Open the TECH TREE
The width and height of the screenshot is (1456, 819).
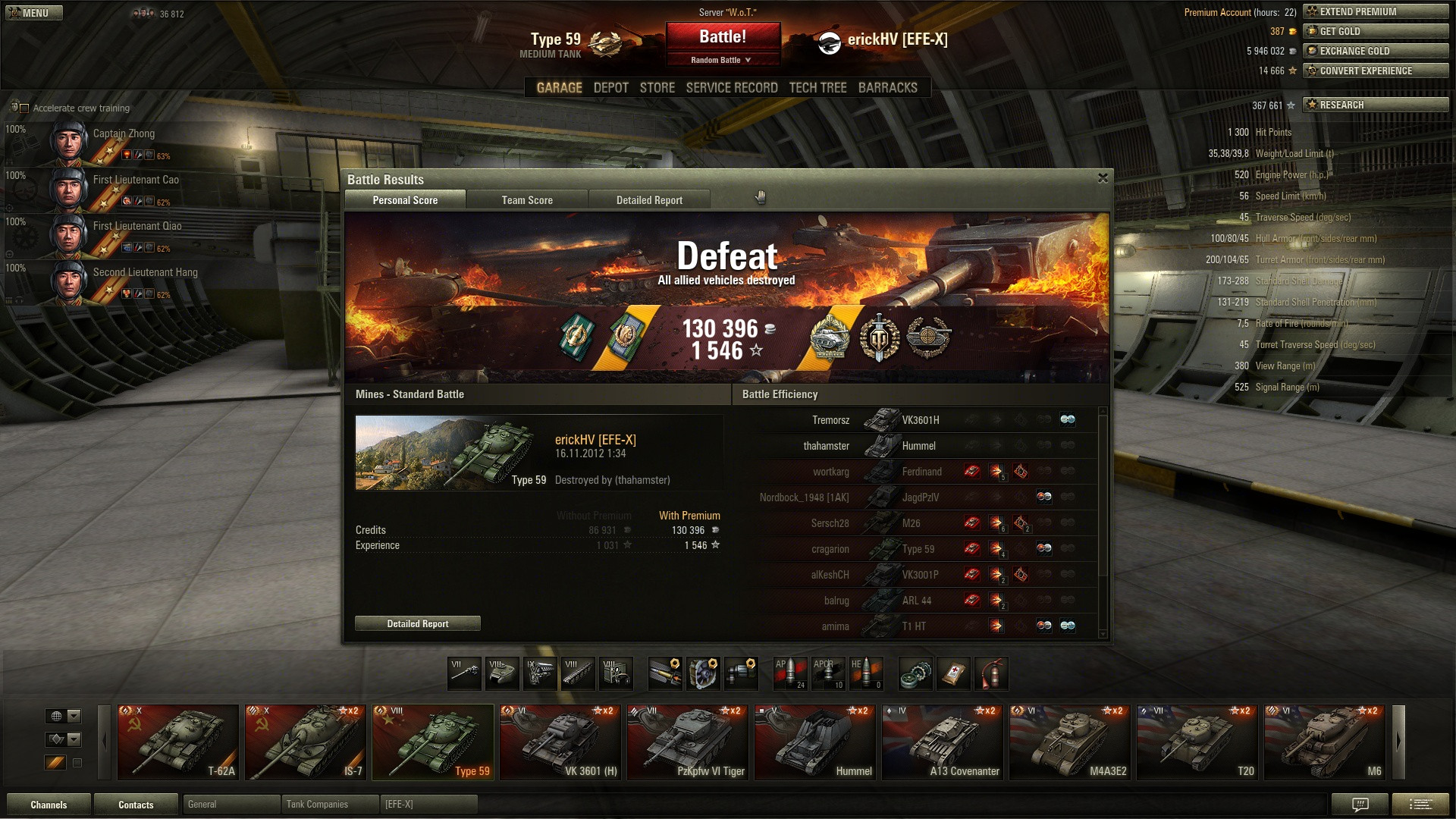pos(817,88)
